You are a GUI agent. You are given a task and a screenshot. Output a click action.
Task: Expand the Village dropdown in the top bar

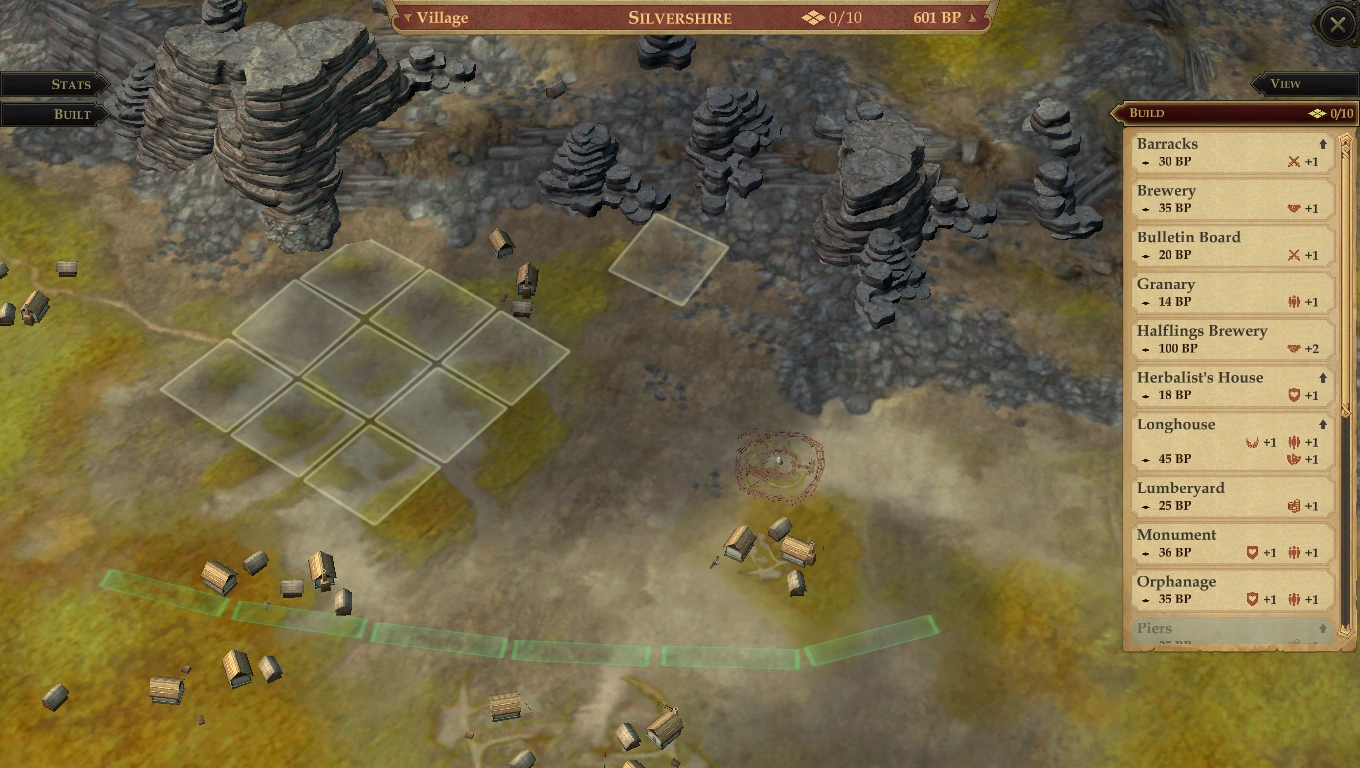pos(437,17)
